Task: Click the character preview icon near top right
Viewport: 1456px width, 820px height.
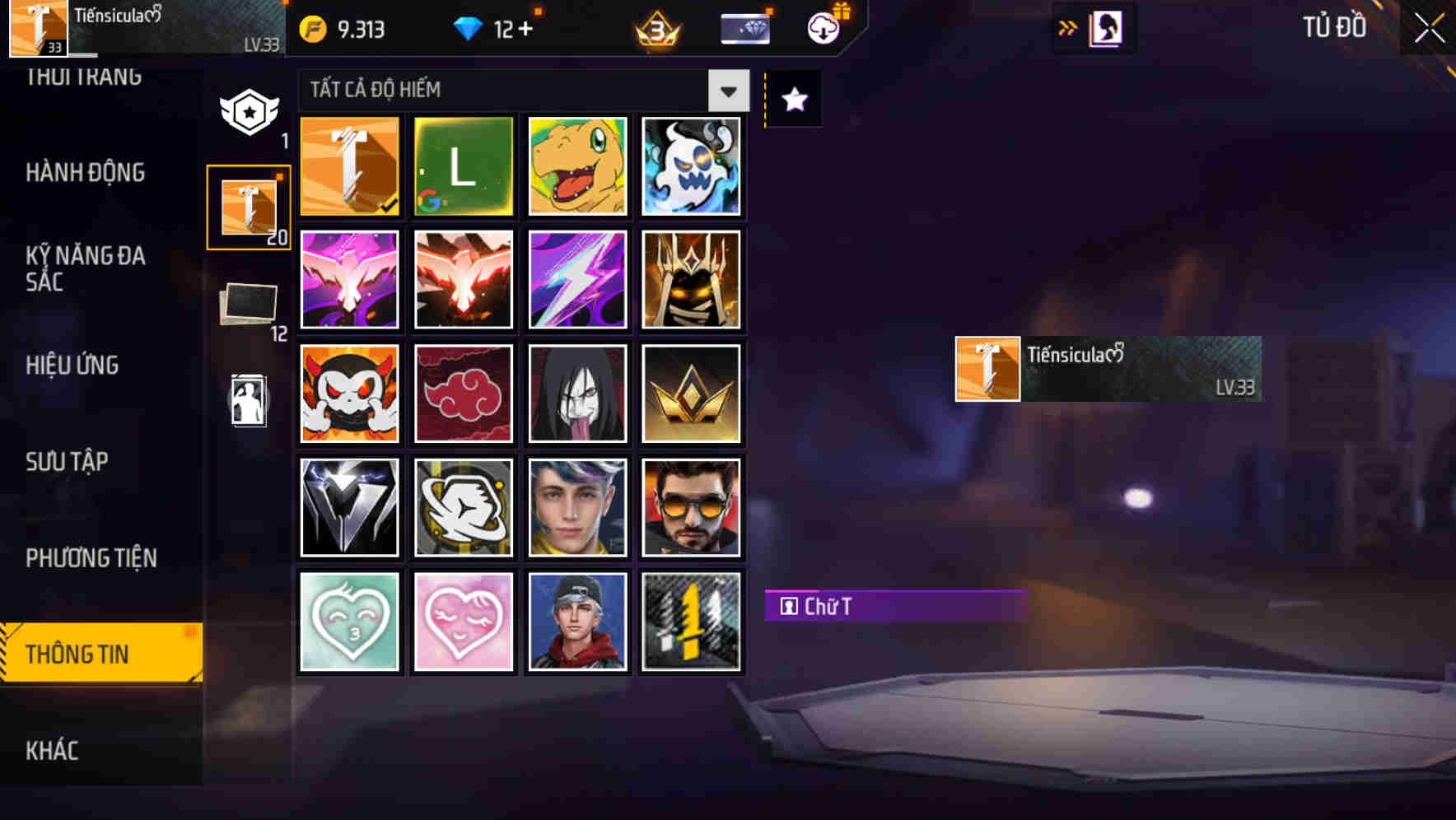Action: click(1108, 27)
